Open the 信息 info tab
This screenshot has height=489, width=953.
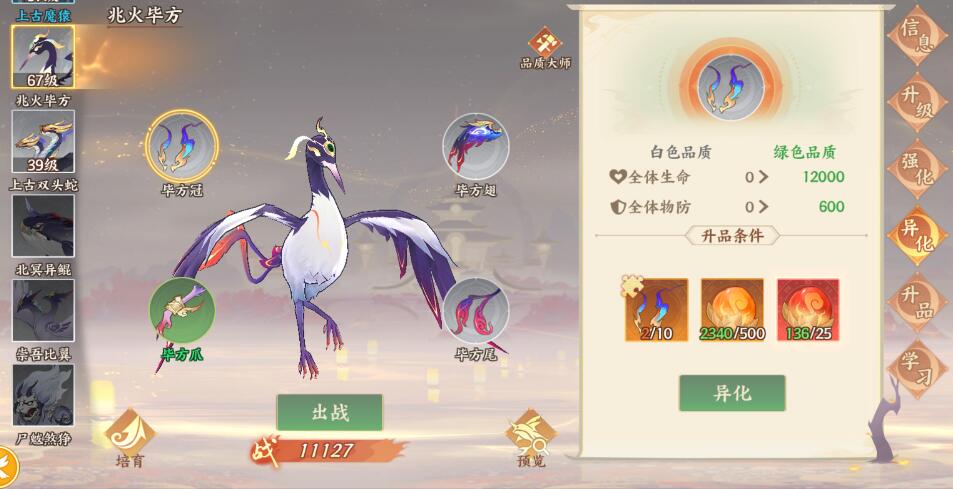[915, 36]
